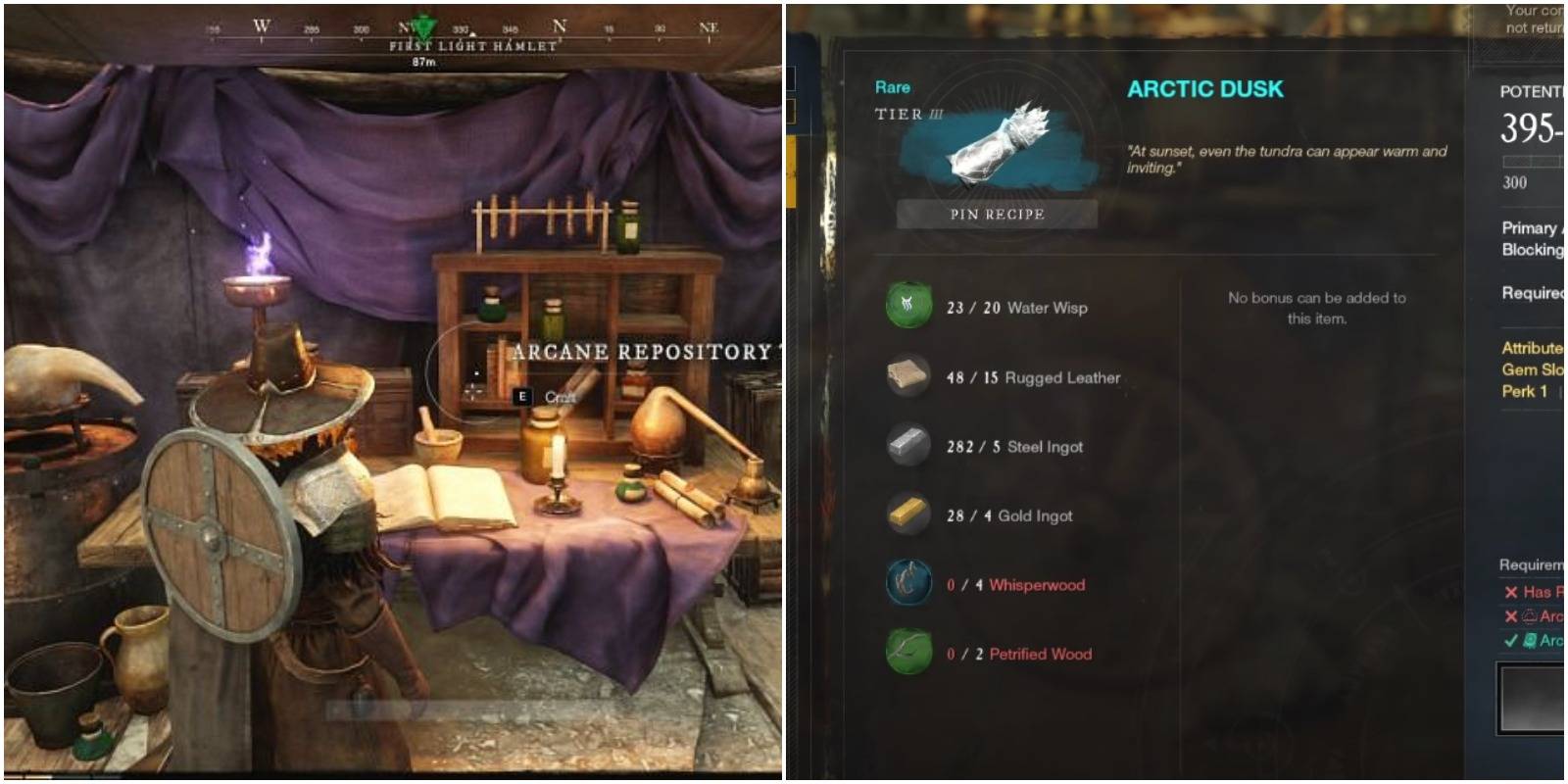Select the Water Wisp ingredient icon
The height and width of the screenshot is (784, 1568).
tap(907, 307)
